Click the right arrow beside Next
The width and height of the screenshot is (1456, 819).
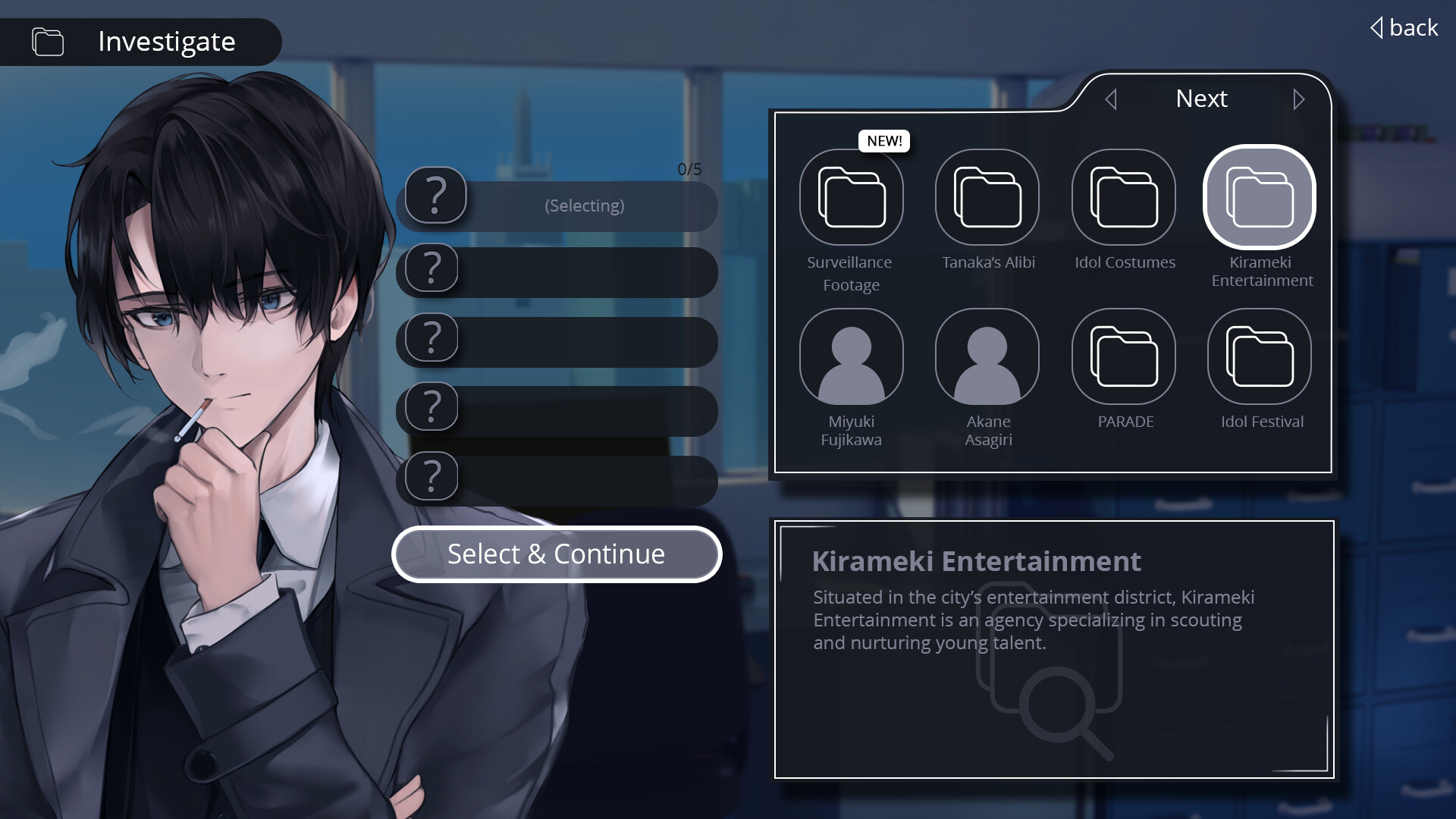click(1299, 99)
